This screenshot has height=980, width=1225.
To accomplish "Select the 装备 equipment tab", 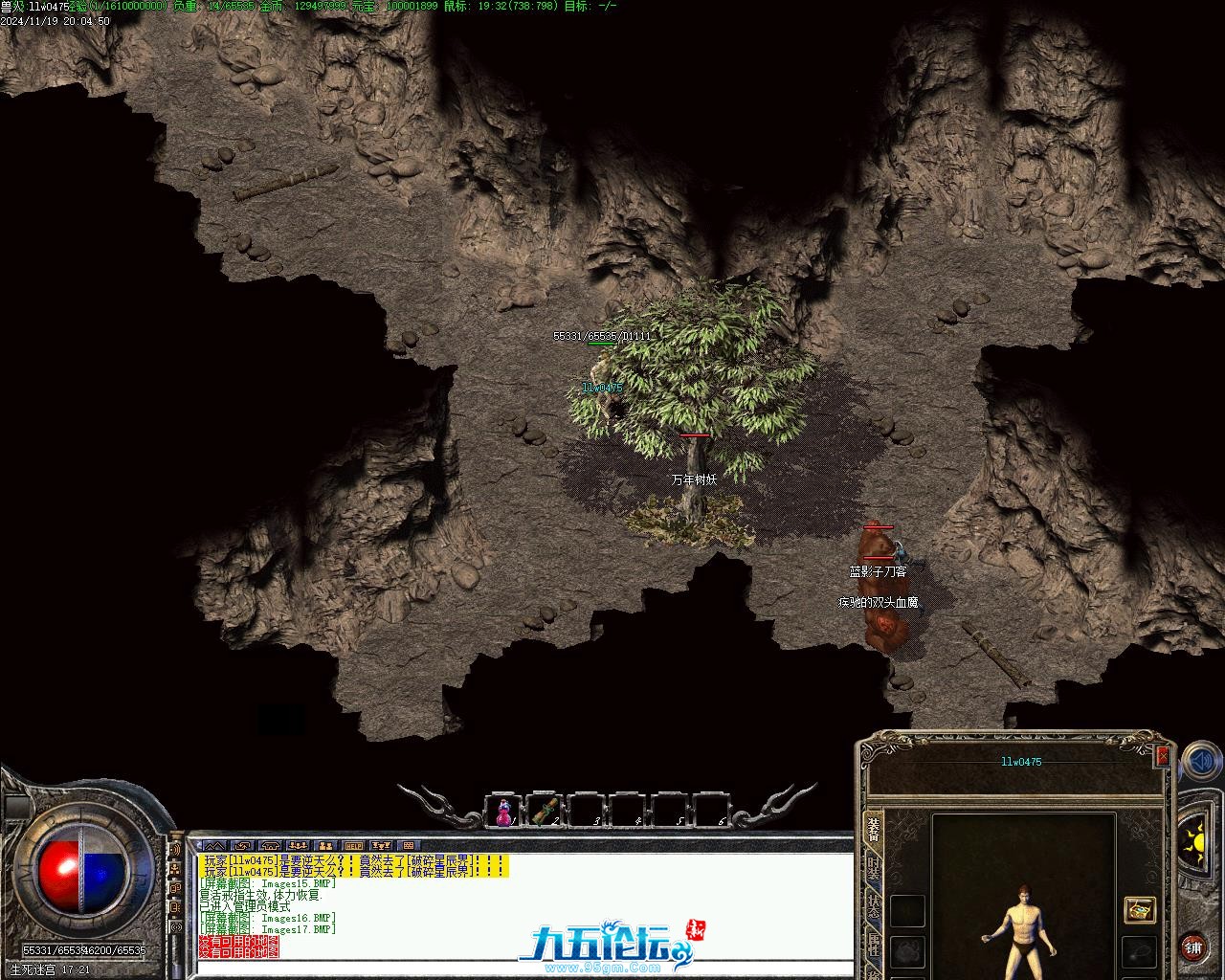I will point(874,829).
